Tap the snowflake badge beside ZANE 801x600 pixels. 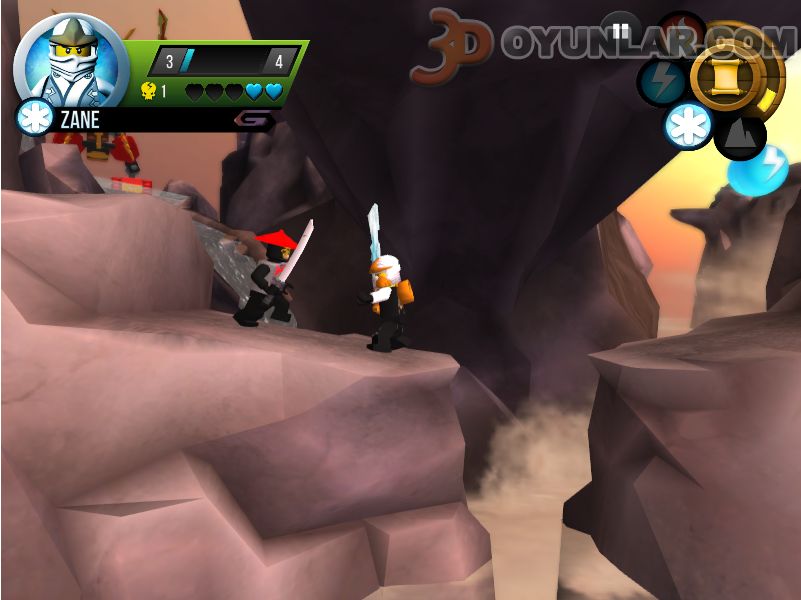point(34,118)
